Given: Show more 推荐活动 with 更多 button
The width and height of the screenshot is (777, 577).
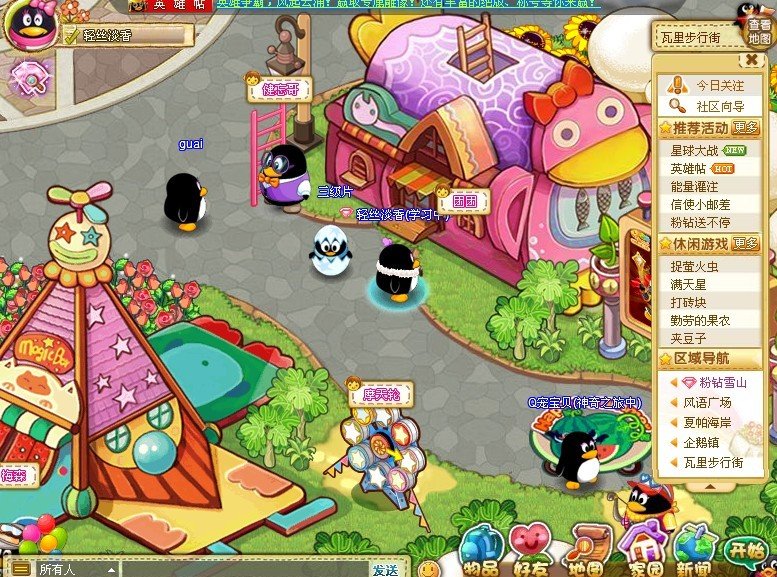Looking at the screenshot, I should (745, 128).
